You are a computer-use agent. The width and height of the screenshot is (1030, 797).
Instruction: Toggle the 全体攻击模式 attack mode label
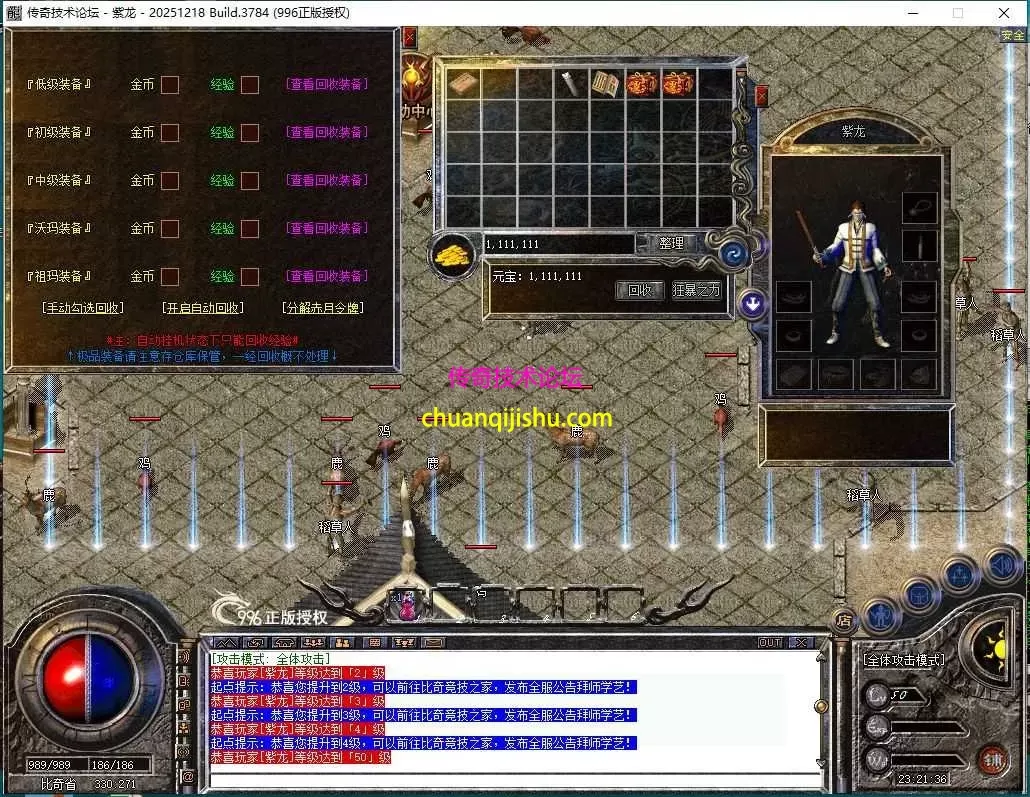903,660
